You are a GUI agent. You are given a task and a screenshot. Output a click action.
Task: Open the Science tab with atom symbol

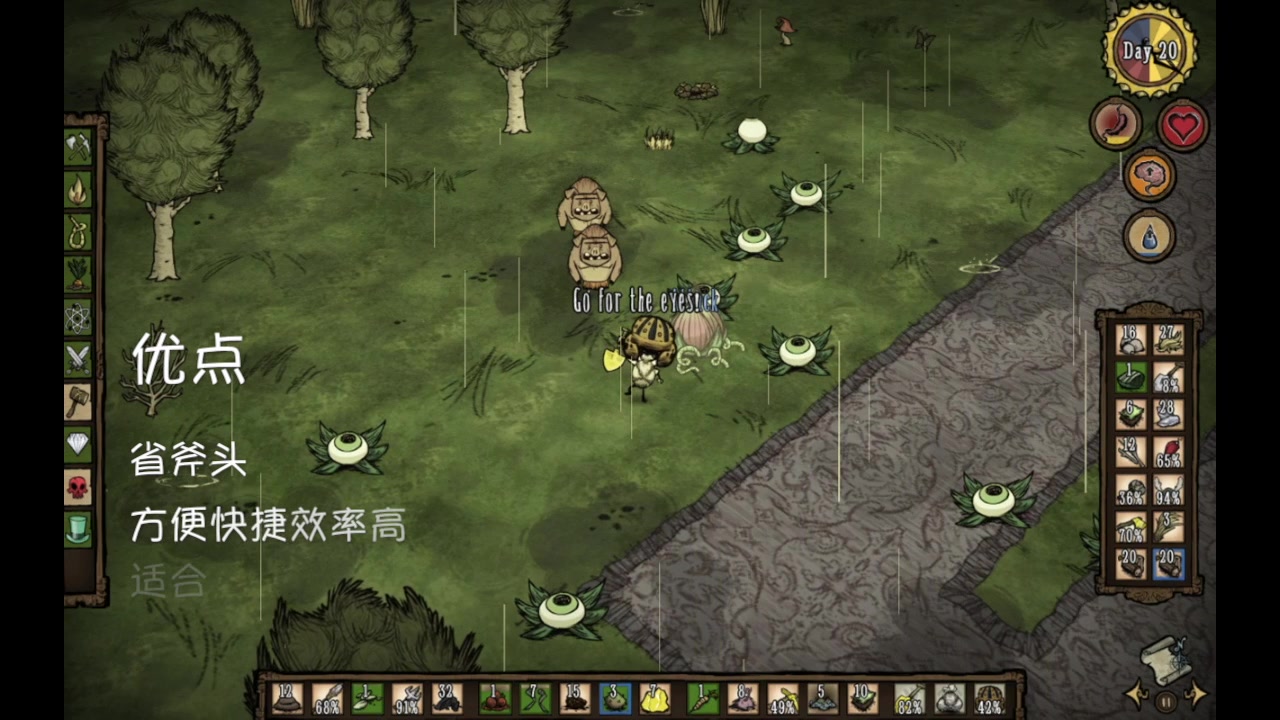coord(78,318)
